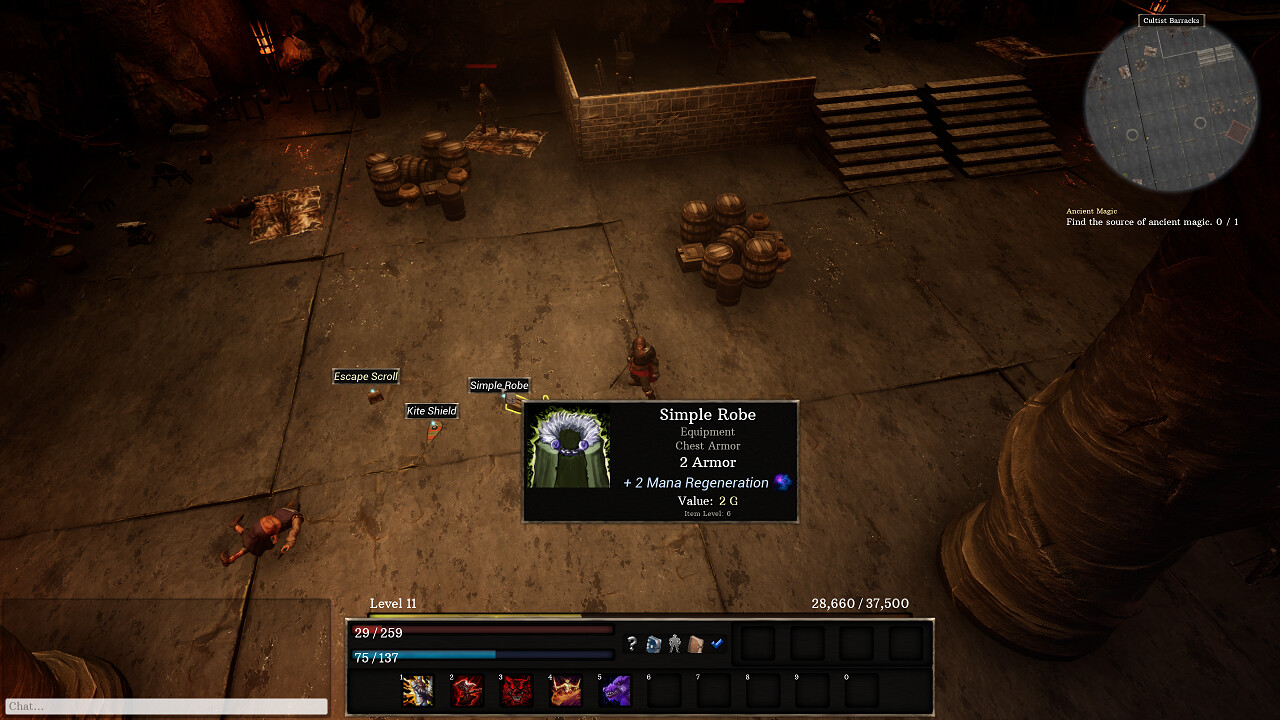This screenshot has height=720, width=1280.
Task: Open the blue spellbook icon
Action: pos(653,644)
